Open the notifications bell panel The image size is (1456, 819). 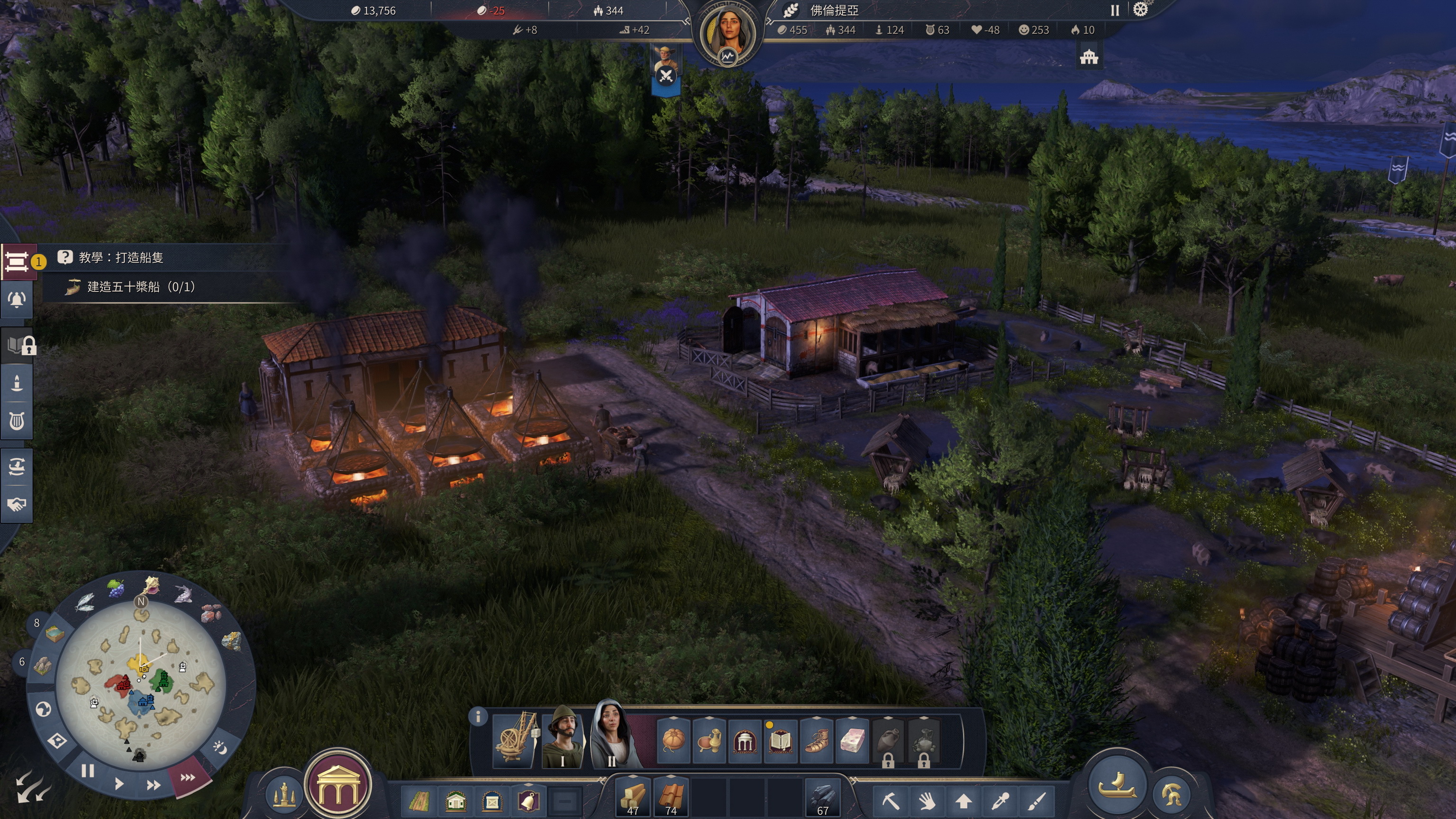pyautogui.click(x=17, y=300)
